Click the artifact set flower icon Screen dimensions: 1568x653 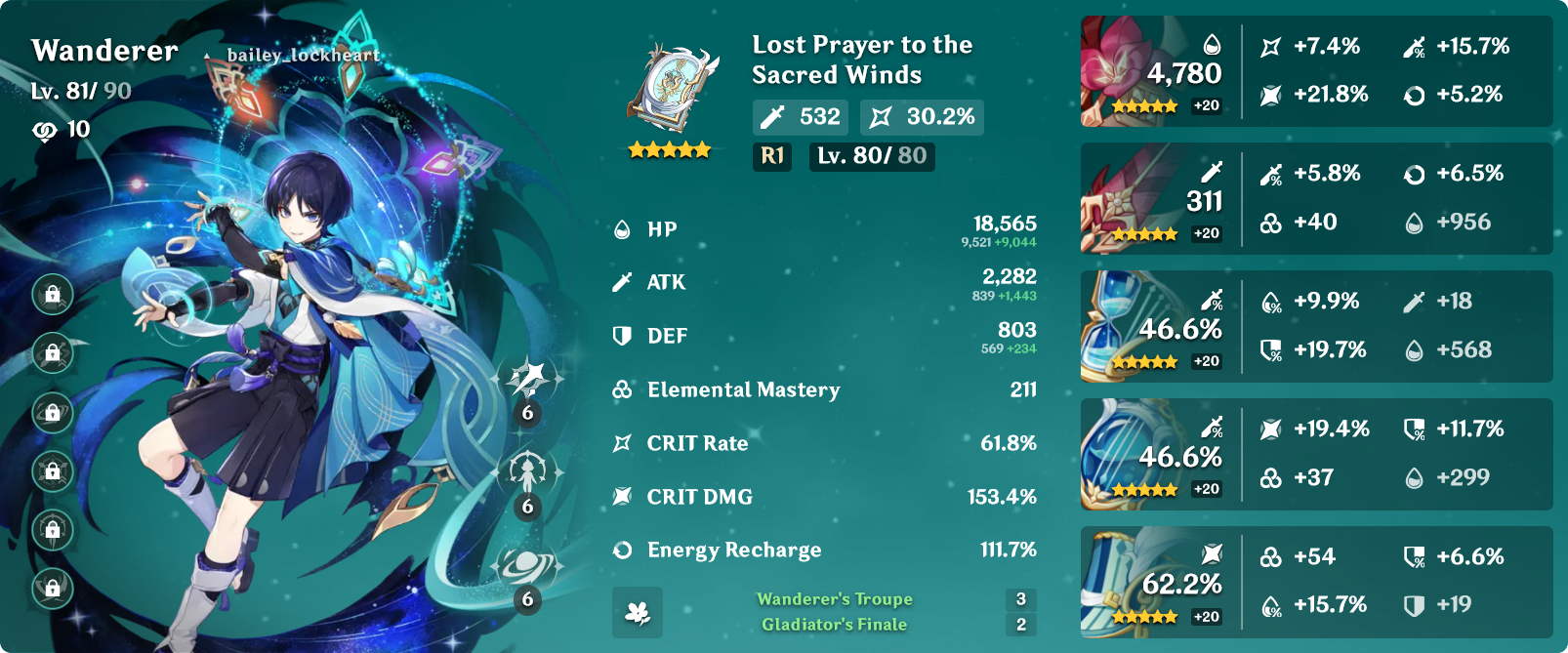tap(638, 612)
